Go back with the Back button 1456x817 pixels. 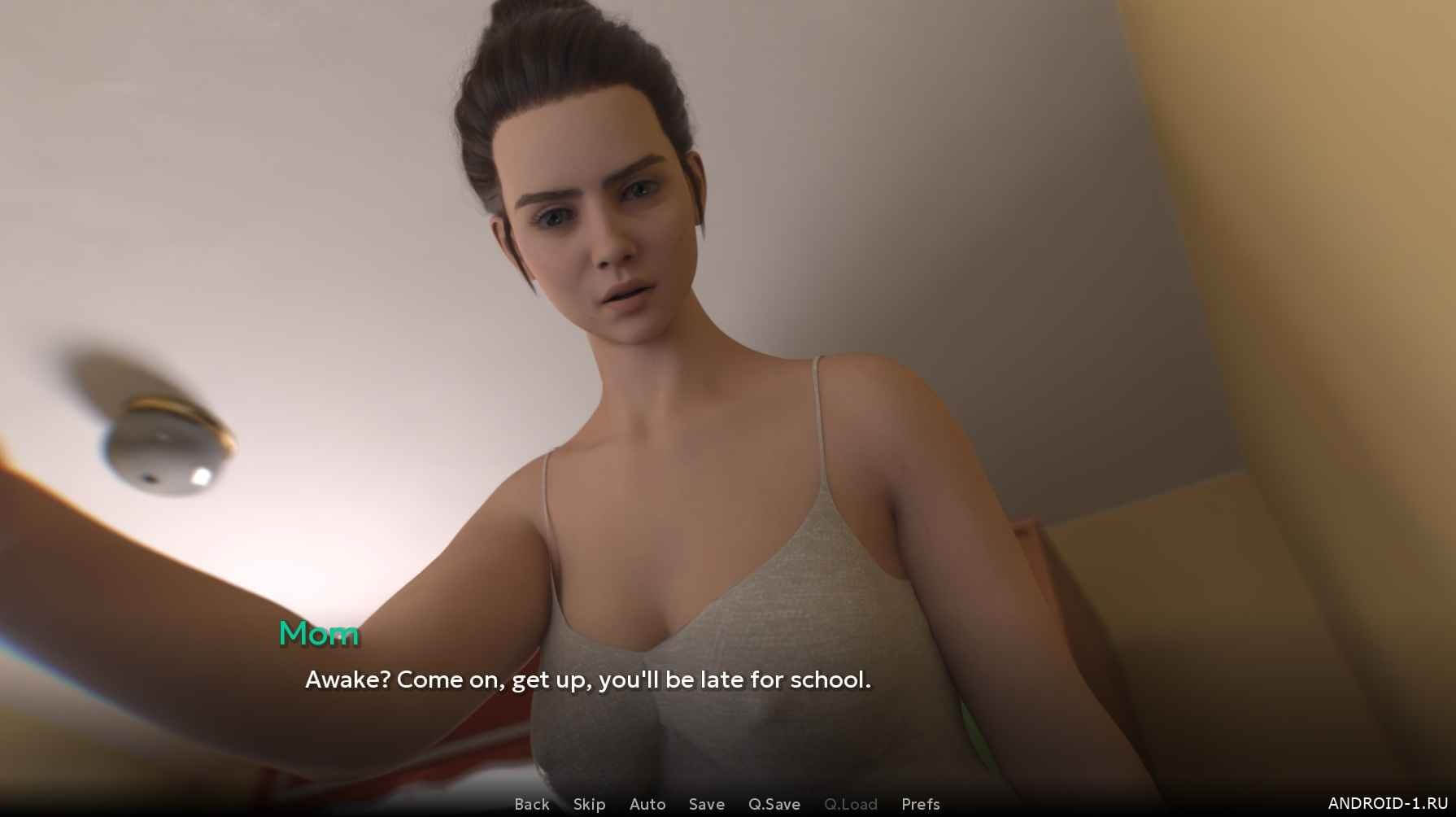tap(532, 804)
